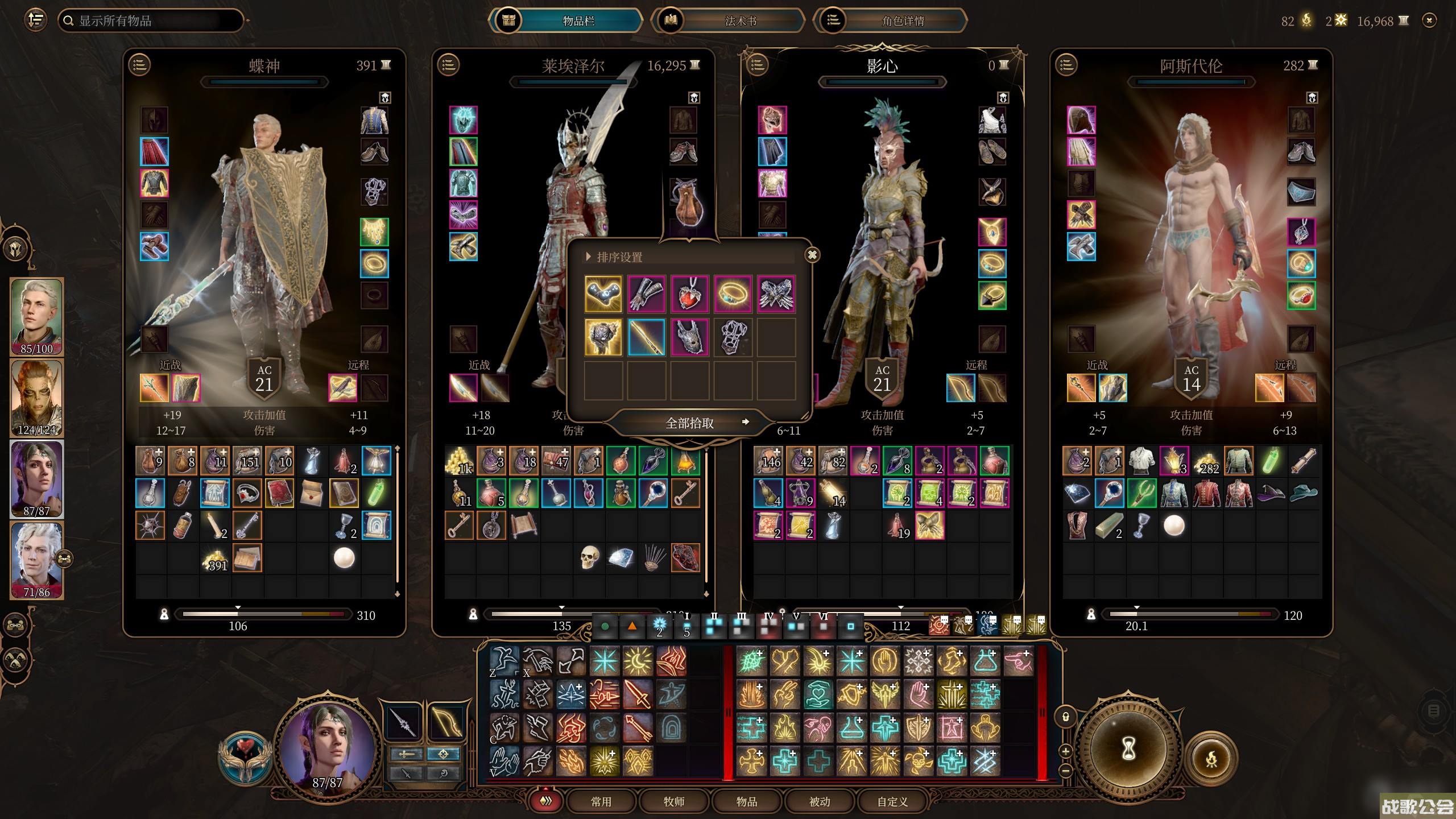Switch to the 自定义 custom hotbar tab

pyautogui.click(x=892, y=801)
